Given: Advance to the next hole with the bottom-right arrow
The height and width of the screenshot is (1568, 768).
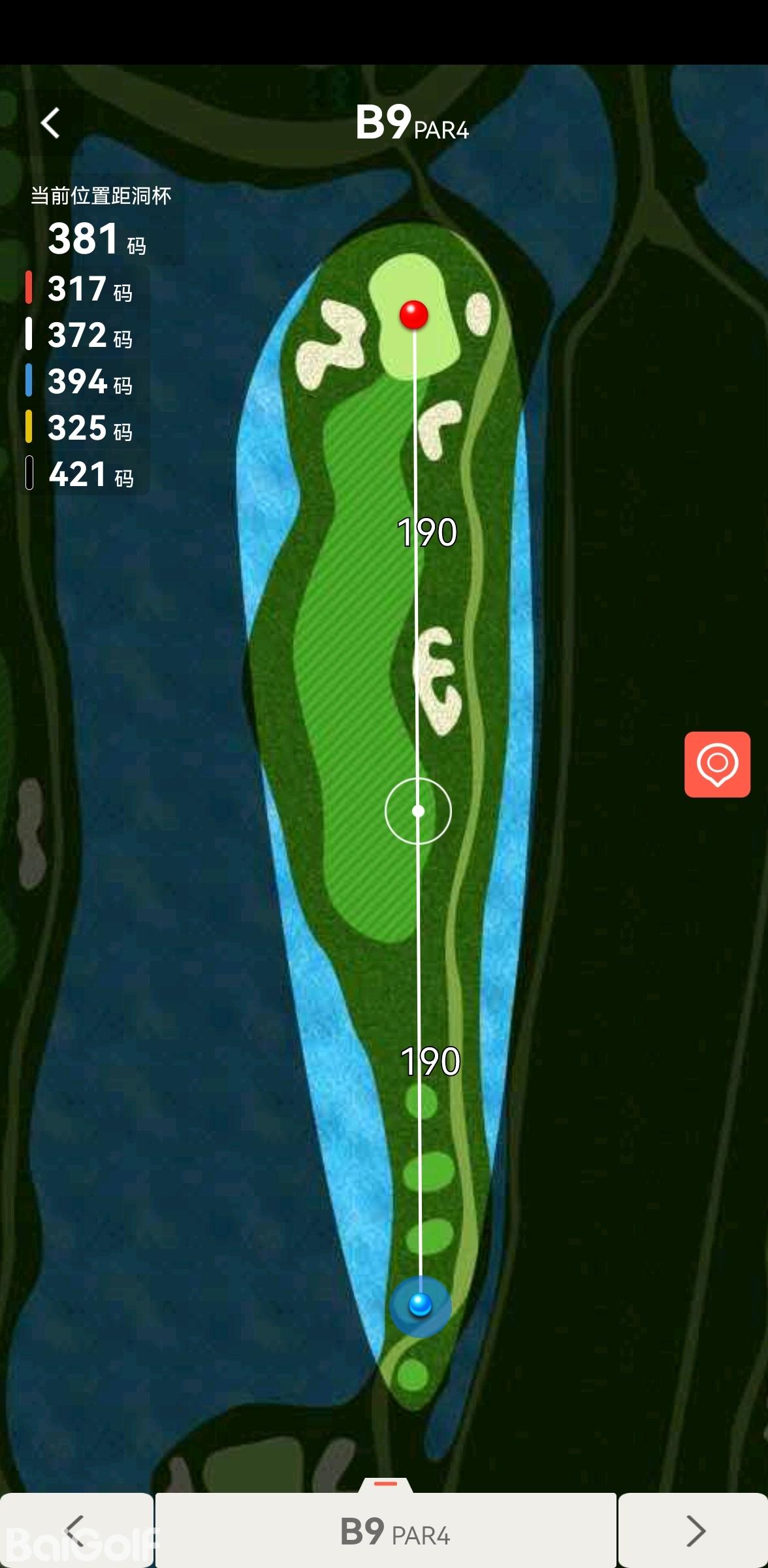Looking at the screenshot, I should 694,1530.
